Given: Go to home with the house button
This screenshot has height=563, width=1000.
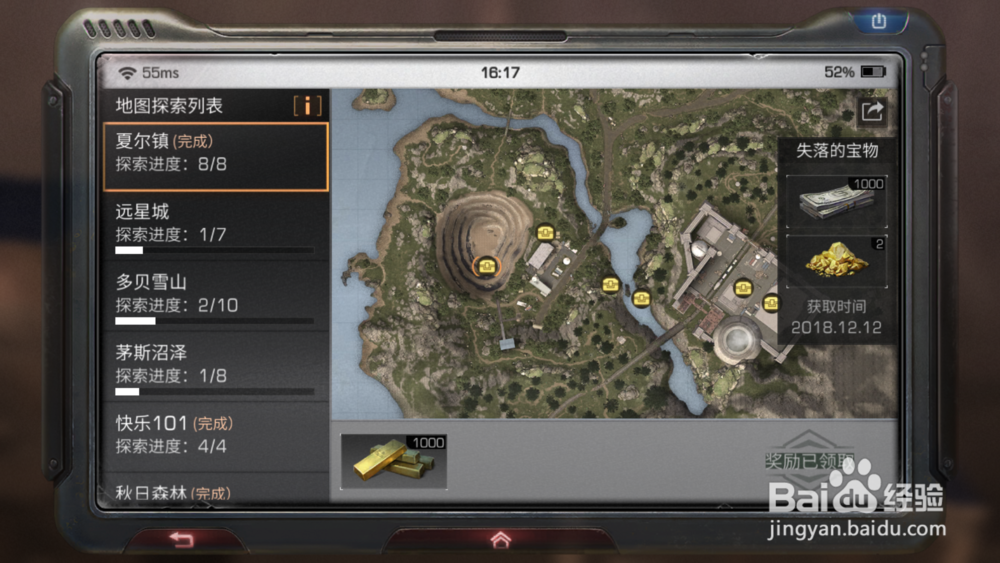Looking at the screenshot, I should pyautogui.click(x=500, y=540).
